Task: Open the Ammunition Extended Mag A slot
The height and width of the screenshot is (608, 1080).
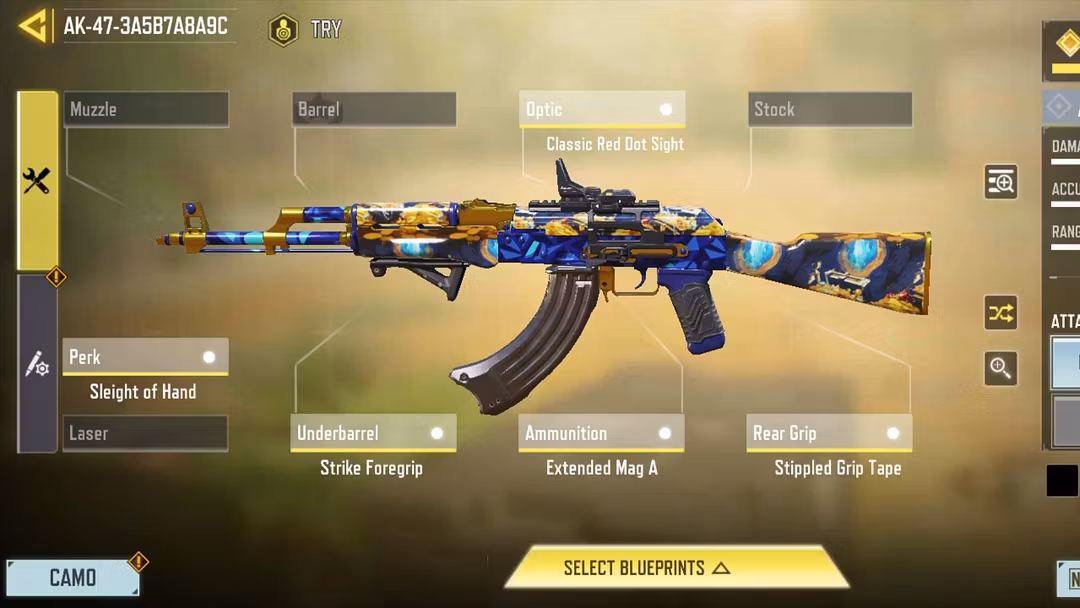Action: 602,434
